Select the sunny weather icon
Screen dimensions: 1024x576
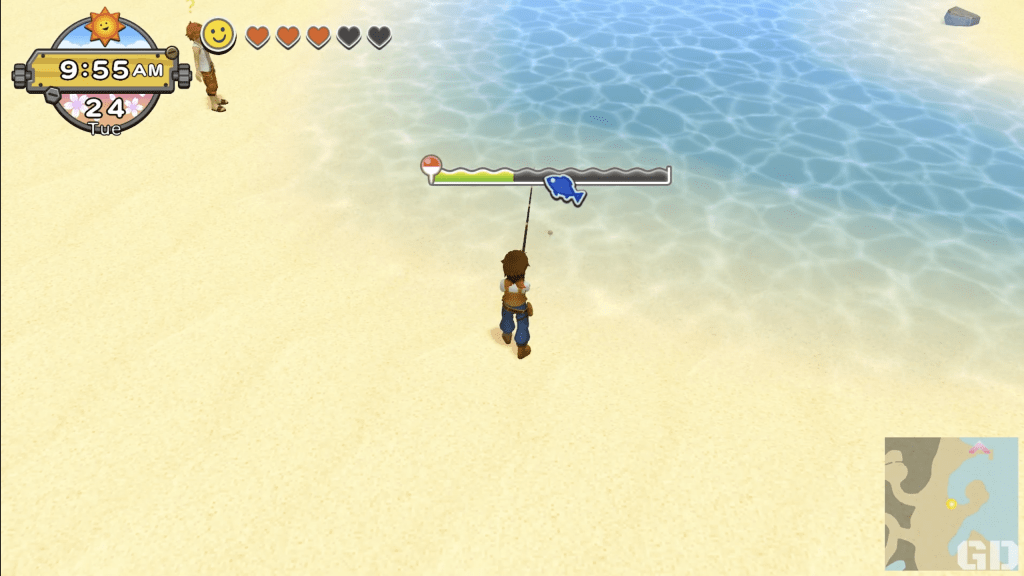tap(104, 25)
